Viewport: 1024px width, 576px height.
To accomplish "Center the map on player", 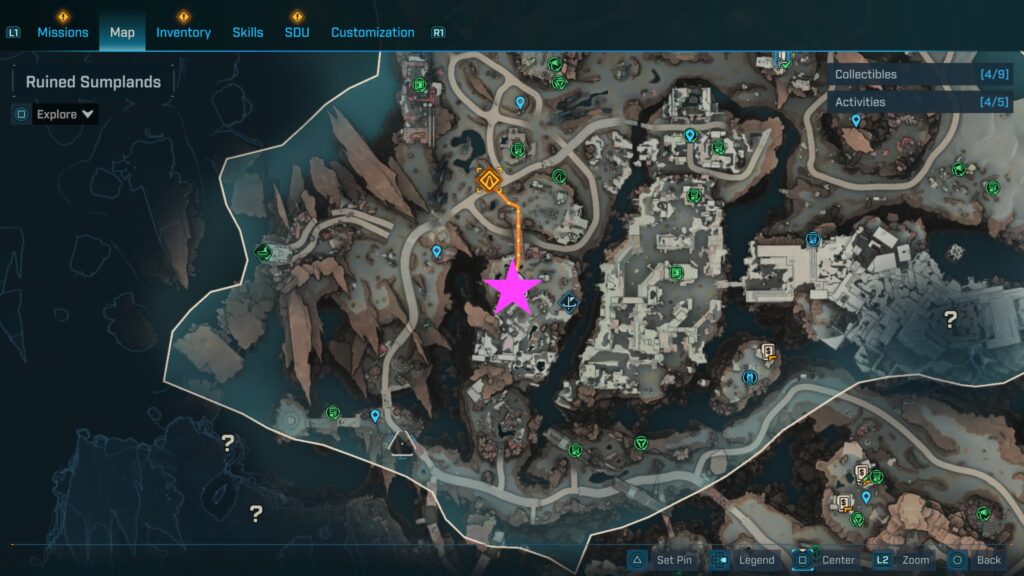I will (x=826, y=560).
